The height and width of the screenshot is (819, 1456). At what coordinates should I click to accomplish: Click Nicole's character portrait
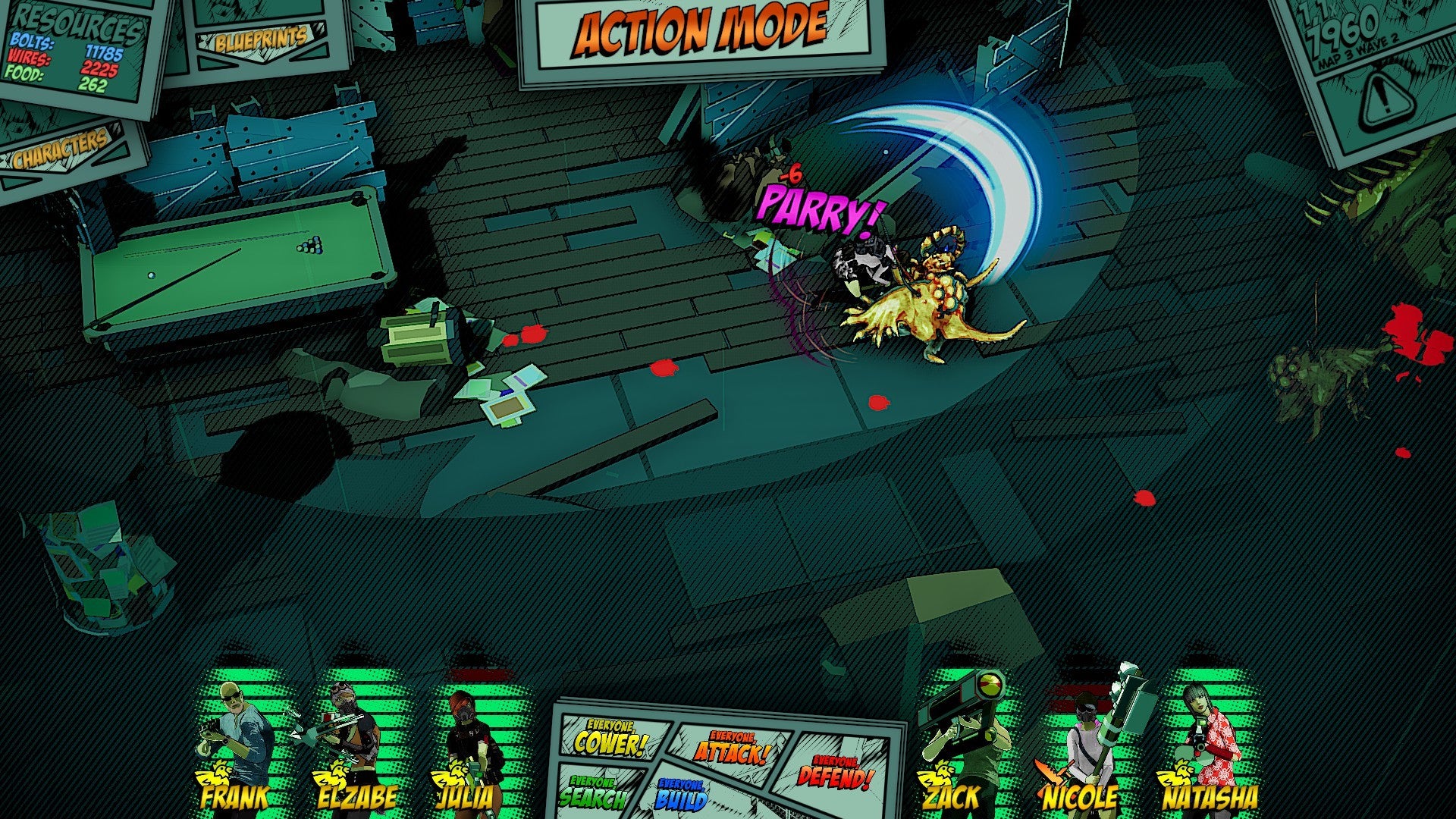pyautogui.click(x=1081, y=736)
